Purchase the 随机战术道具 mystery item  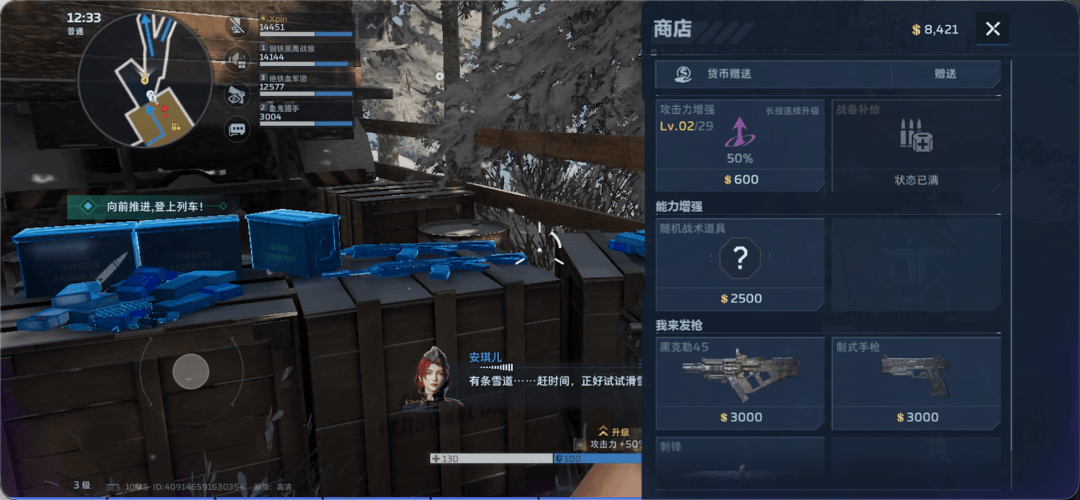[x=740, y=264]
